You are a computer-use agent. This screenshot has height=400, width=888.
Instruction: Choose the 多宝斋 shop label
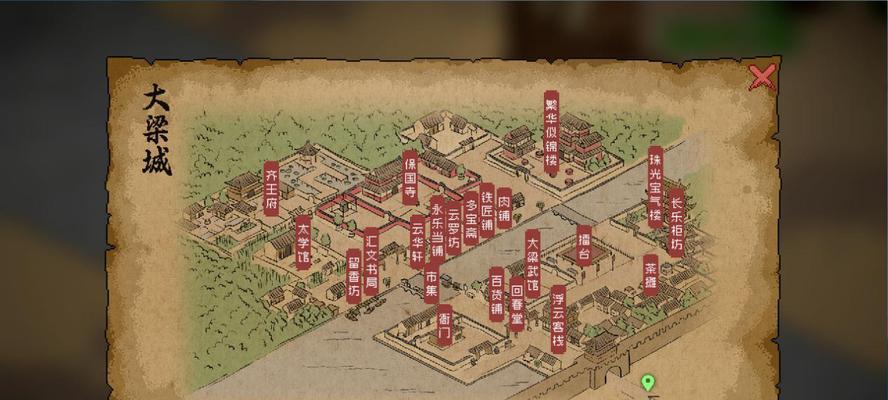470,217
